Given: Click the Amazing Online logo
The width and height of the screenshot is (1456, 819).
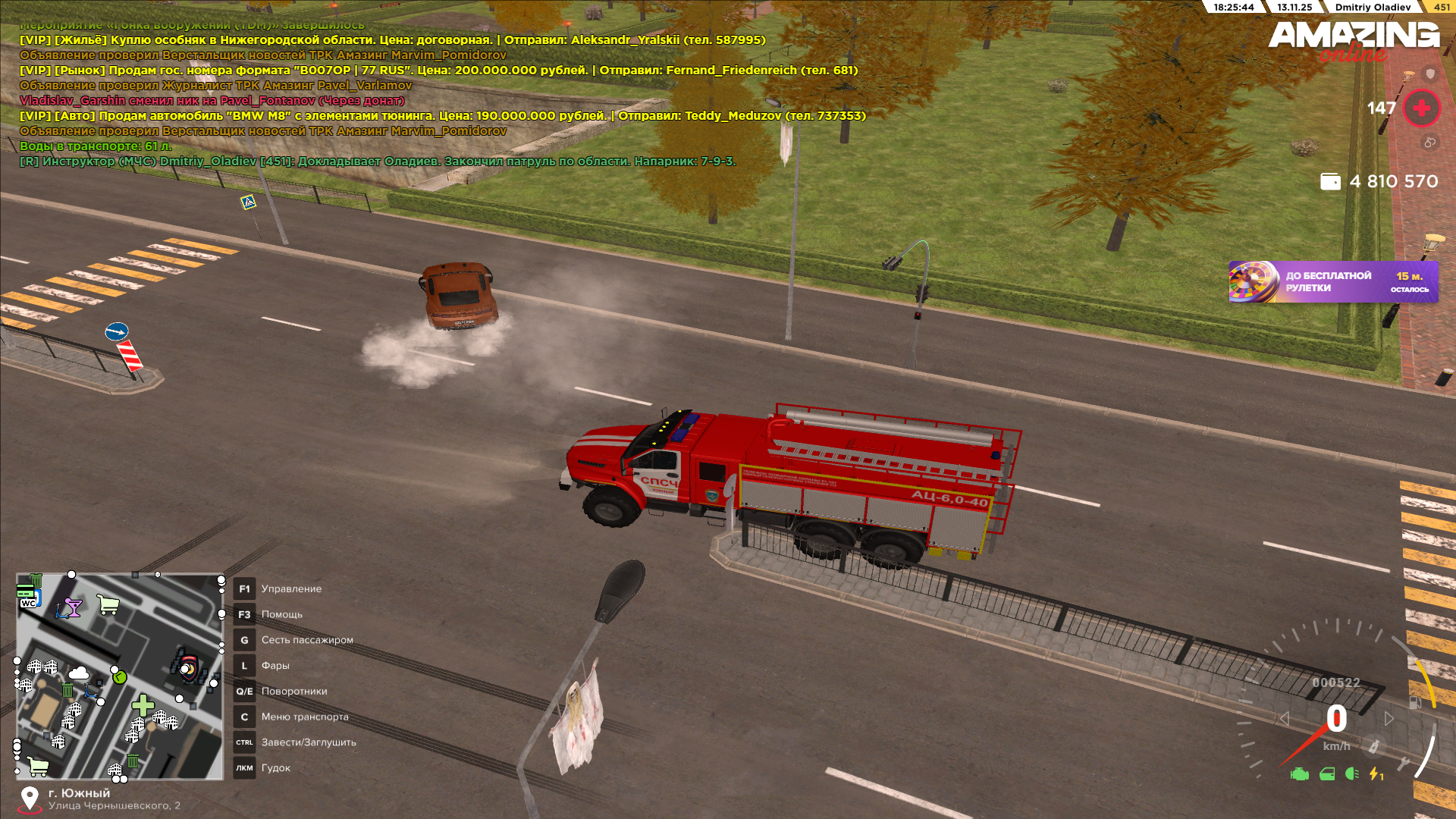Looking at the screenshot, I should [x=1354, y=39].
